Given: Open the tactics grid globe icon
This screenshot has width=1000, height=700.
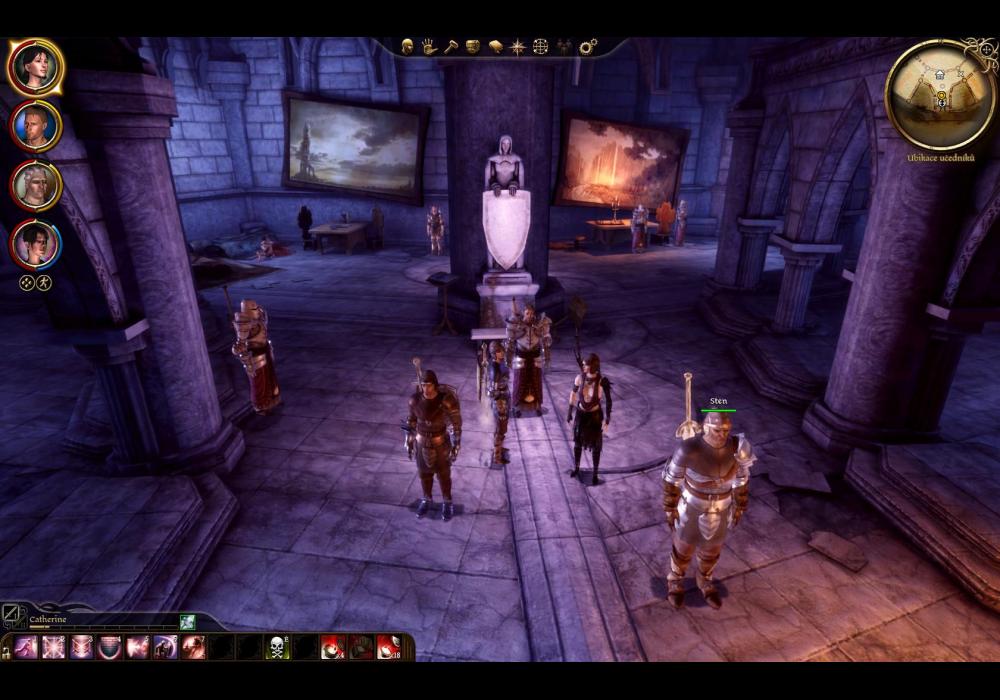Looking at the screenshot, I should (x=540, y=46).
